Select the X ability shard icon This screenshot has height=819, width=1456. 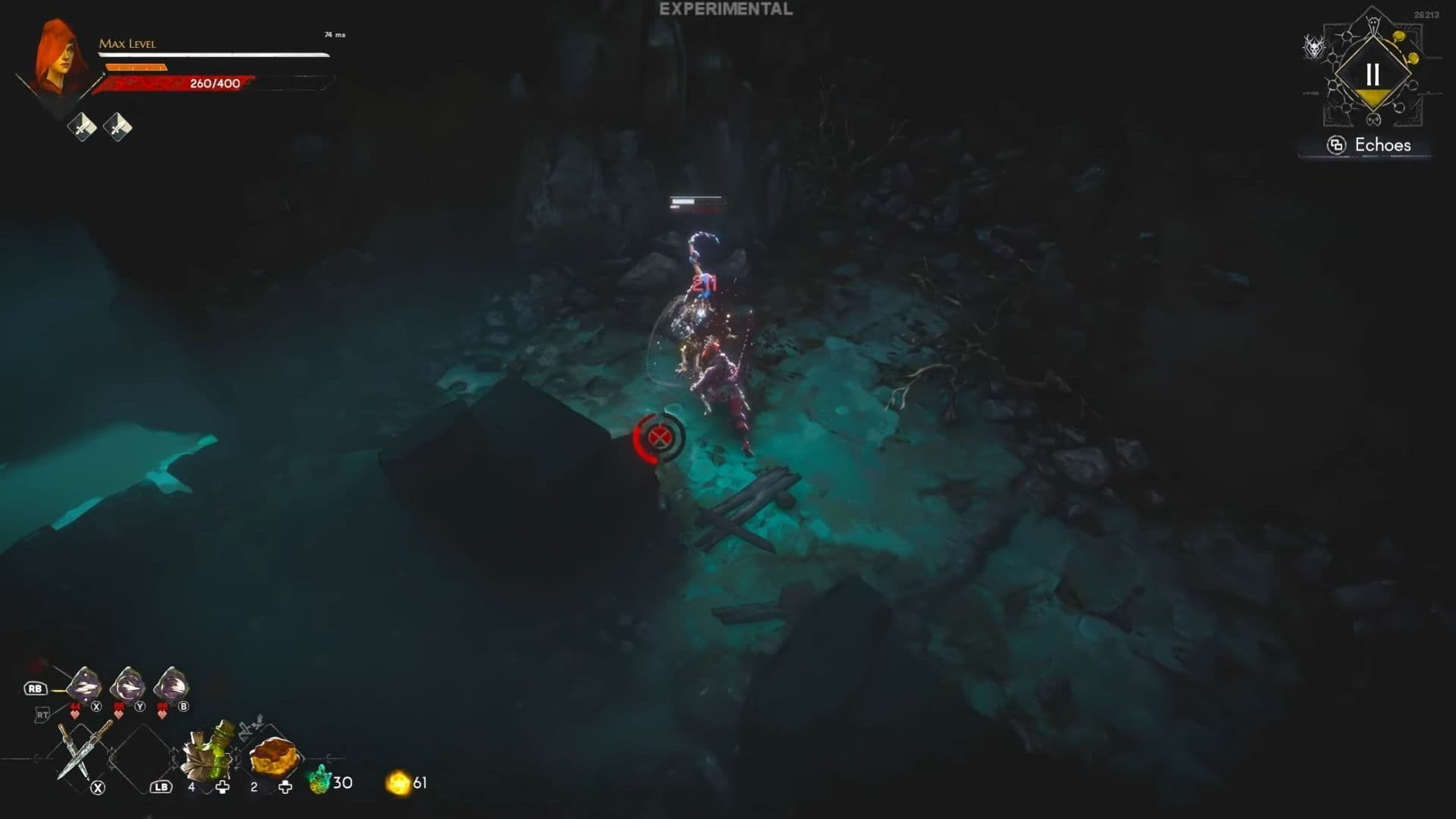83,686
